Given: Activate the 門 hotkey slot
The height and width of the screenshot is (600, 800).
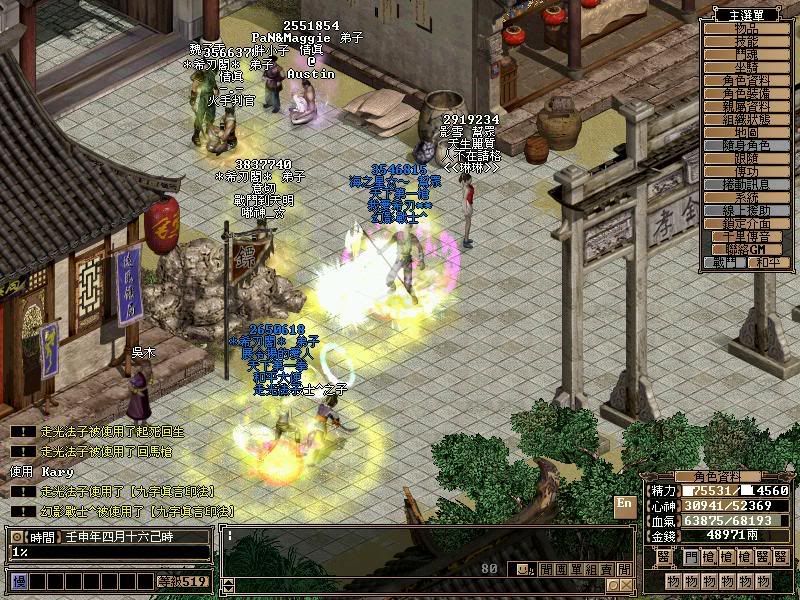Looking at the screenshot, I should coord(691,557).
